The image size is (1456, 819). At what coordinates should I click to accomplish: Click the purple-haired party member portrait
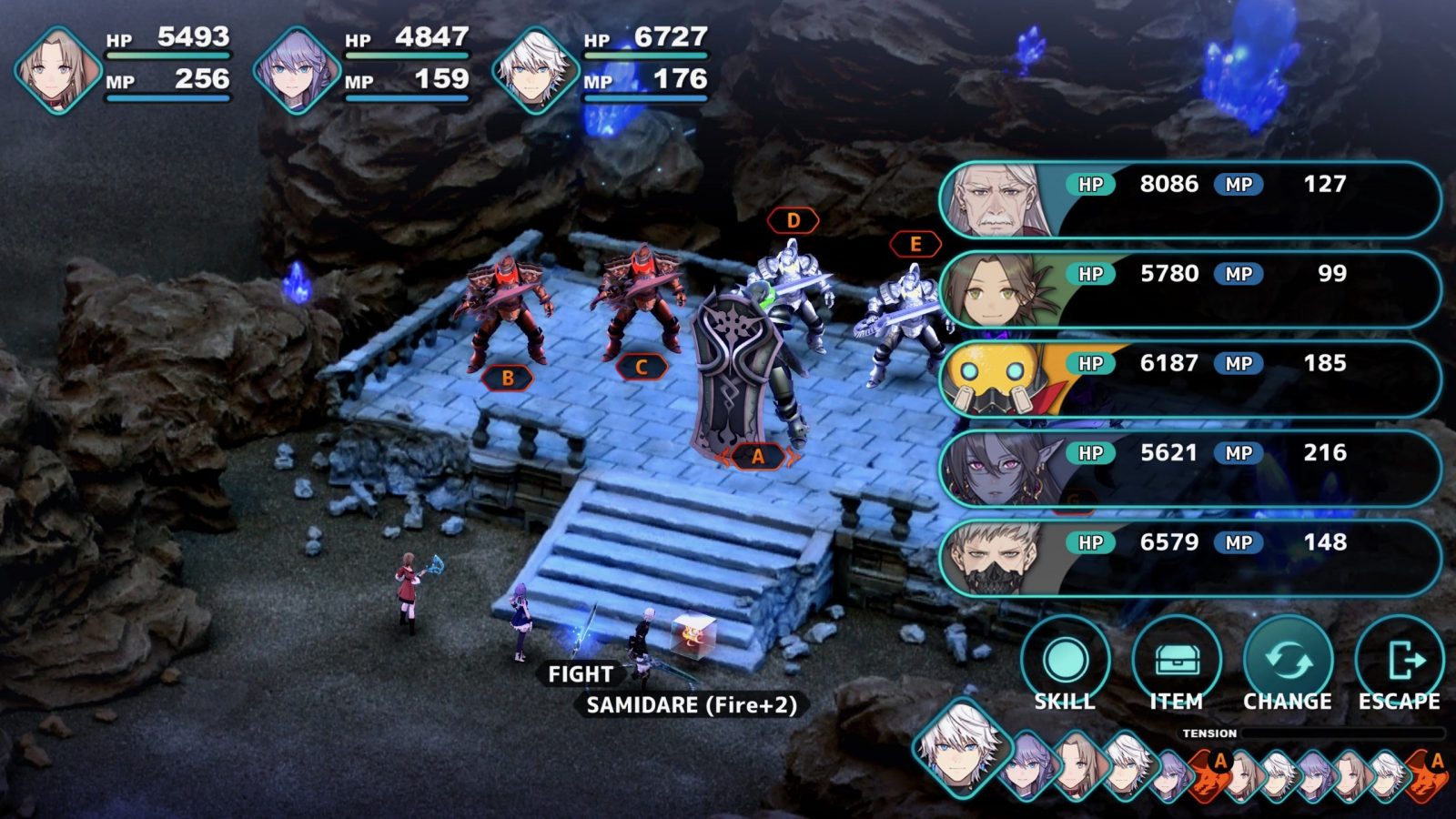coord(297,70)
